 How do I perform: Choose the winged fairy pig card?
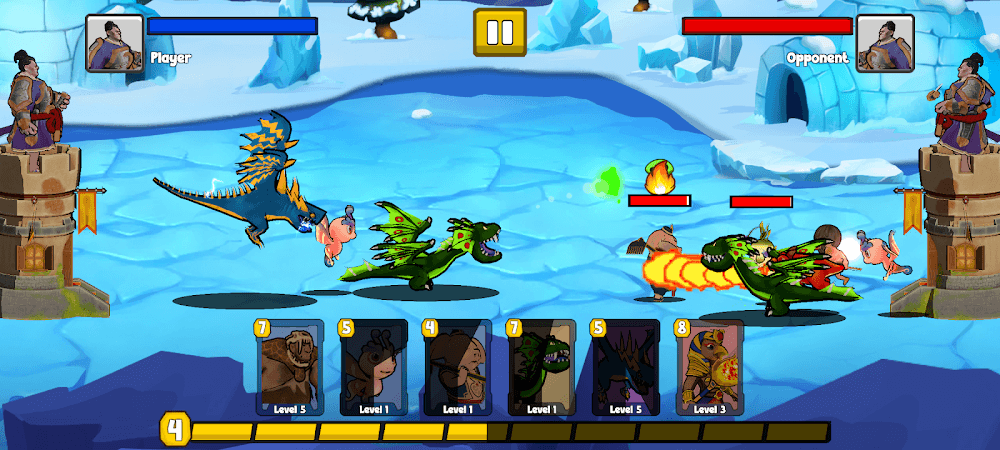[374, 368]
